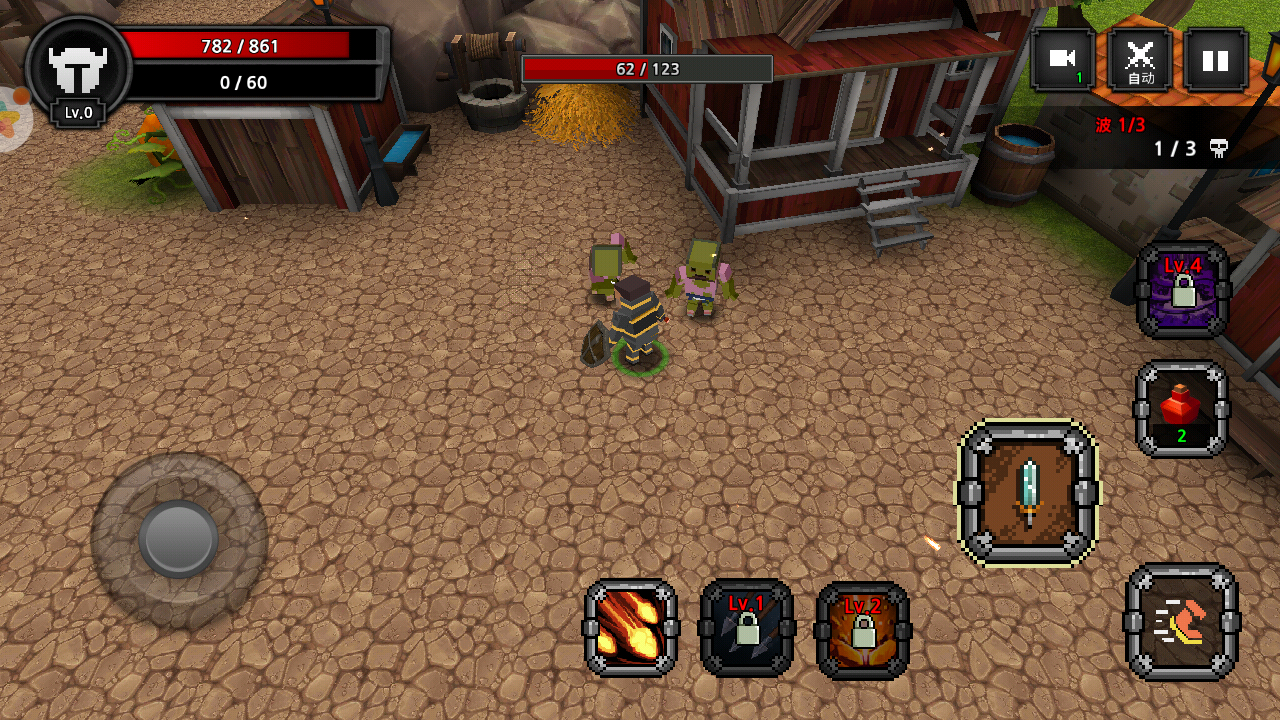Viewport: 1280px width, 720px height.
Task: Select the locked Lv.4 purple skill
Action: [x=1183, y=291]
